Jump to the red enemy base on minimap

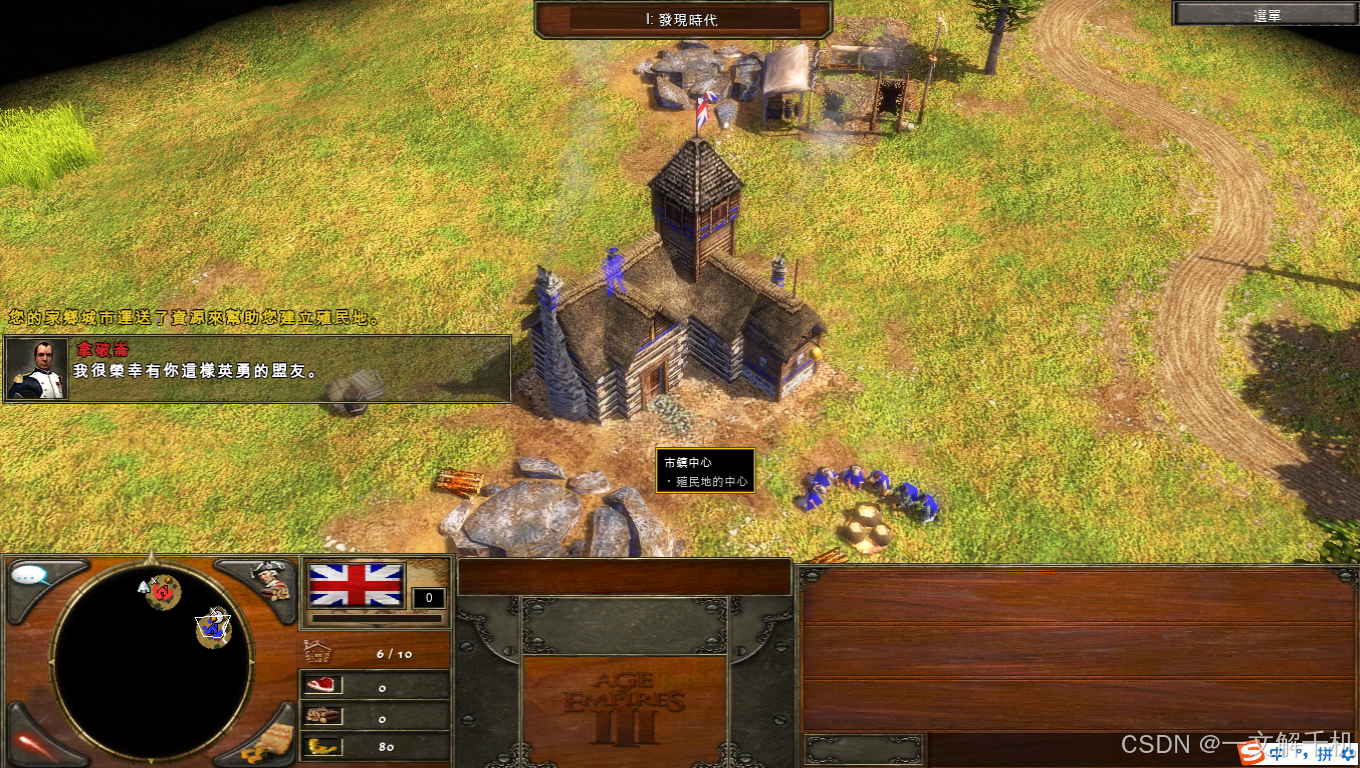[x=163, y=592]
